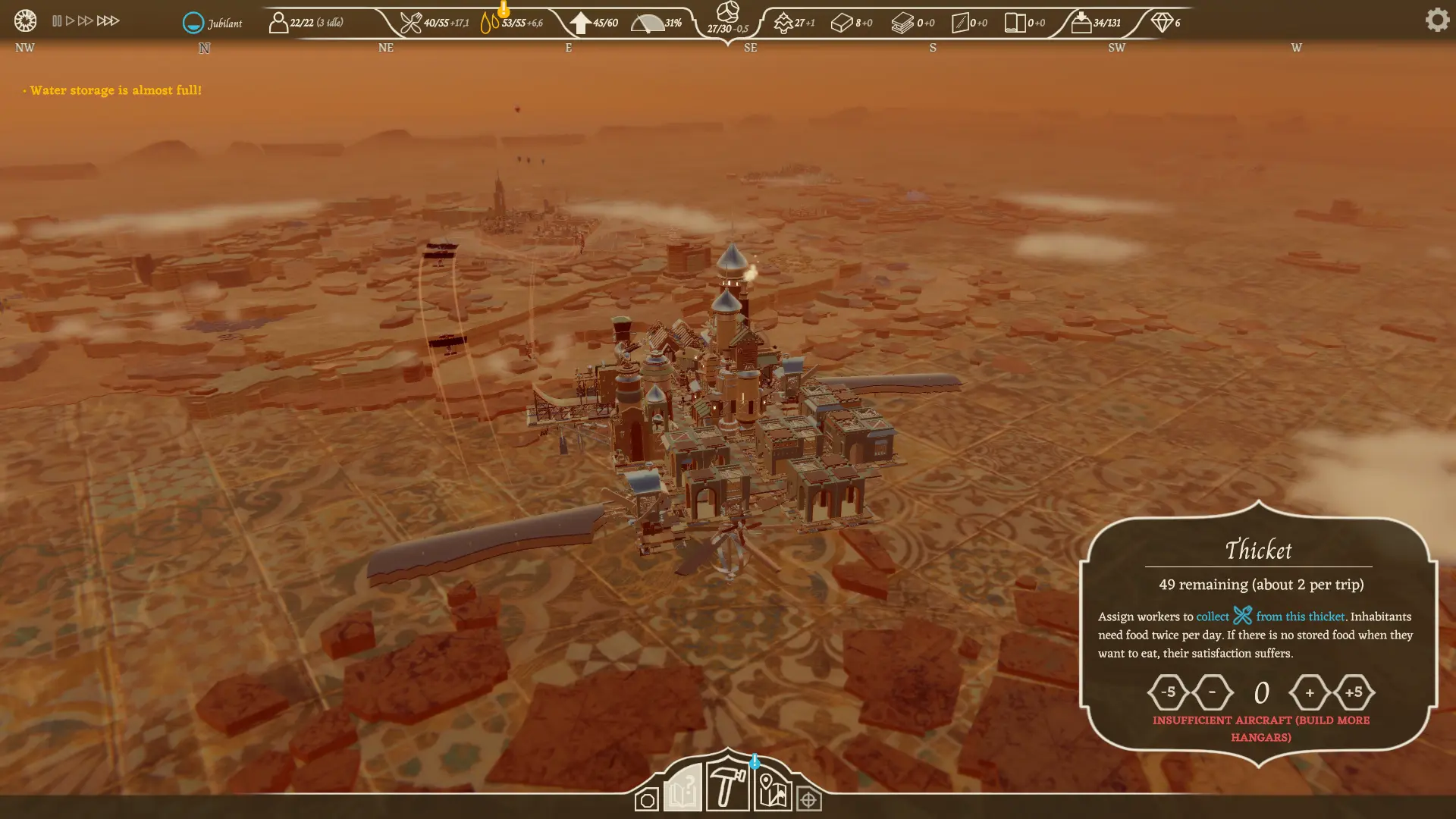Set game to normal play speed
Image resolution: width=1456 pixels, height=819 pixels.
(70, 21)
